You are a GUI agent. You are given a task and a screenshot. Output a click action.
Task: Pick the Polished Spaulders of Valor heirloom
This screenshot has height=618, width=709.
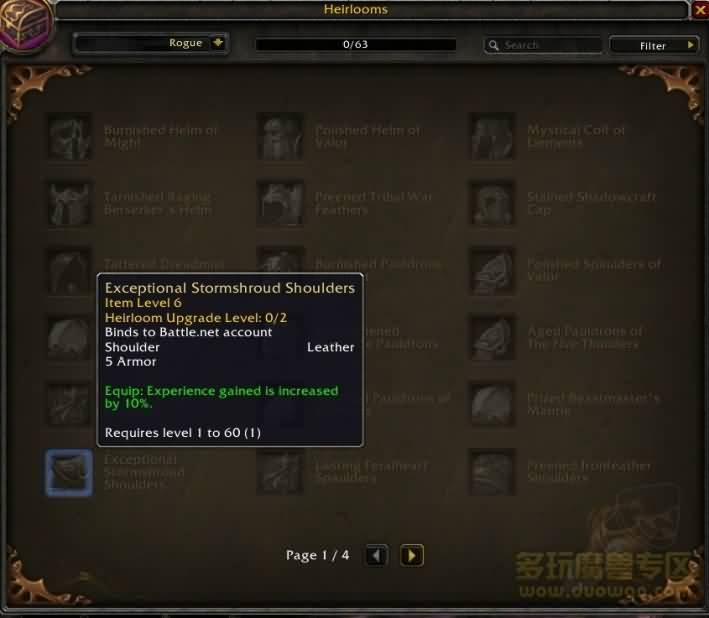[x=493, y=271]
